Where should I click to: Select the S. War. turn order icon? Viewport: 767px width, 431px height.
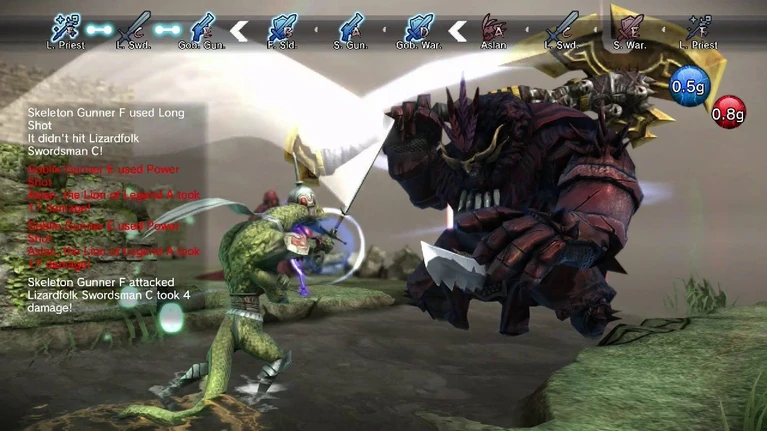pyautogui.click(x=629, y=26)
